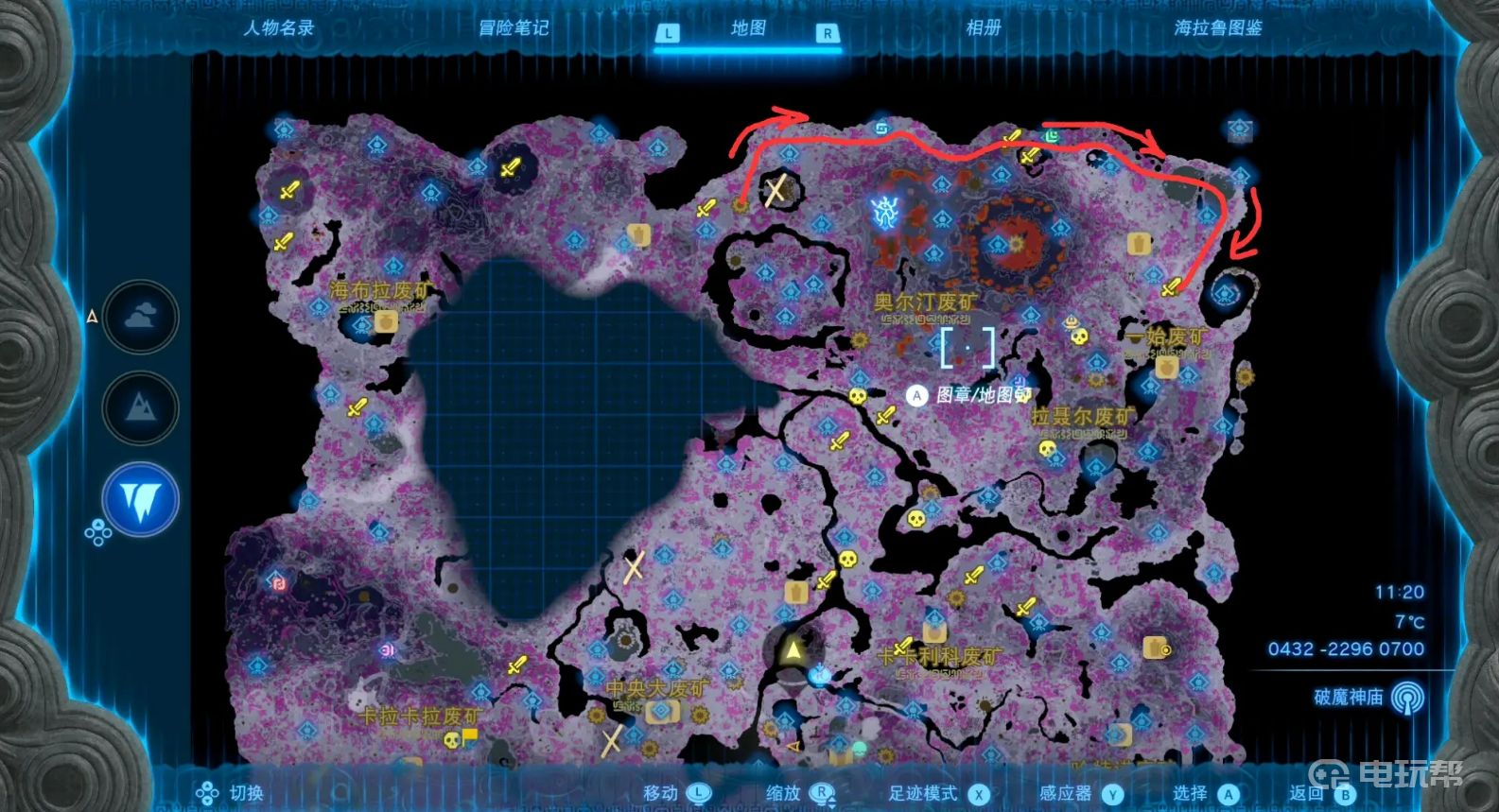Open the 相册 album tab
Viewport: 1499px width, 812px height.
[983, 28]
